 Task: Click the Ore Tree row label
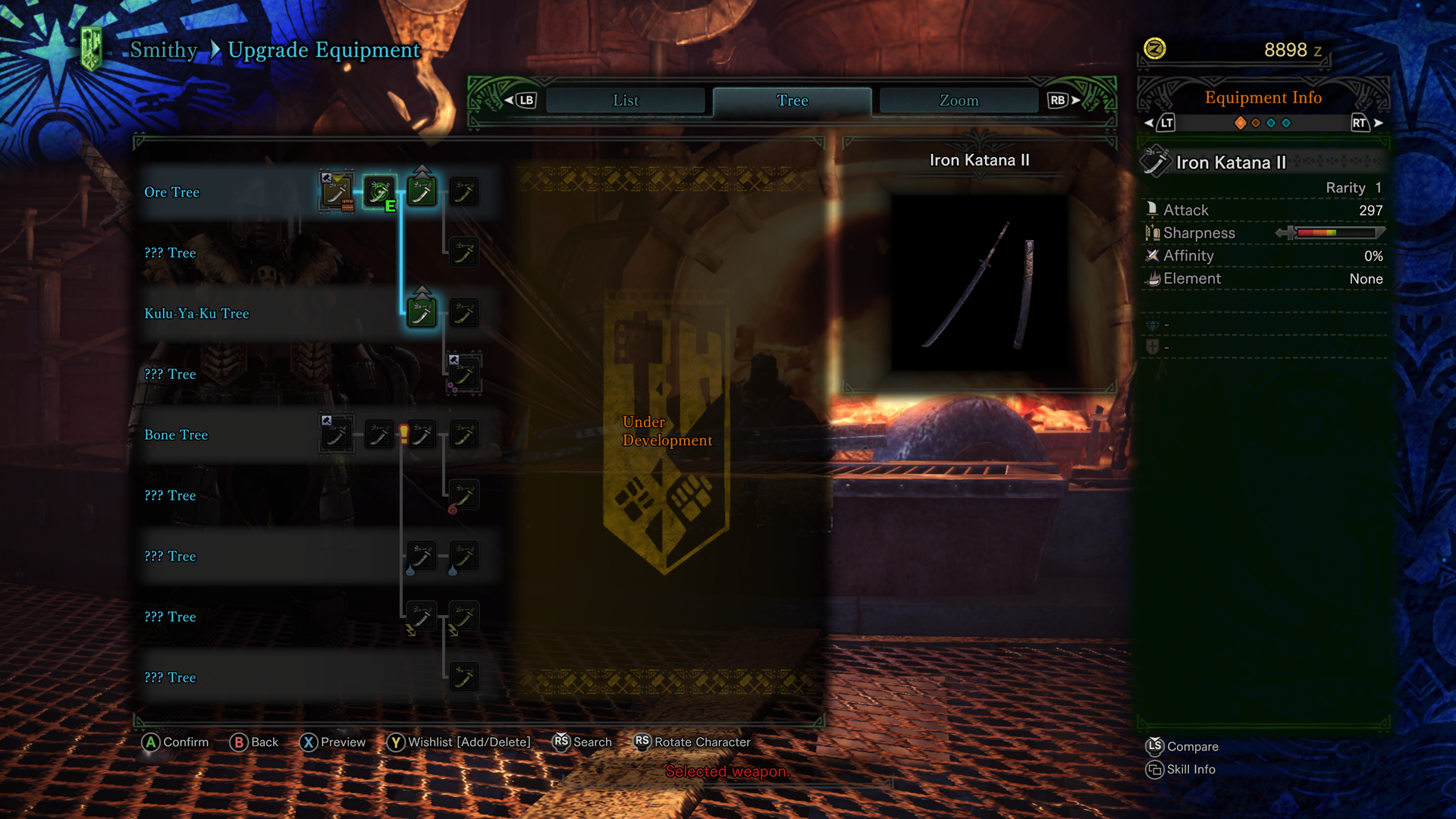tap(172, 193)
